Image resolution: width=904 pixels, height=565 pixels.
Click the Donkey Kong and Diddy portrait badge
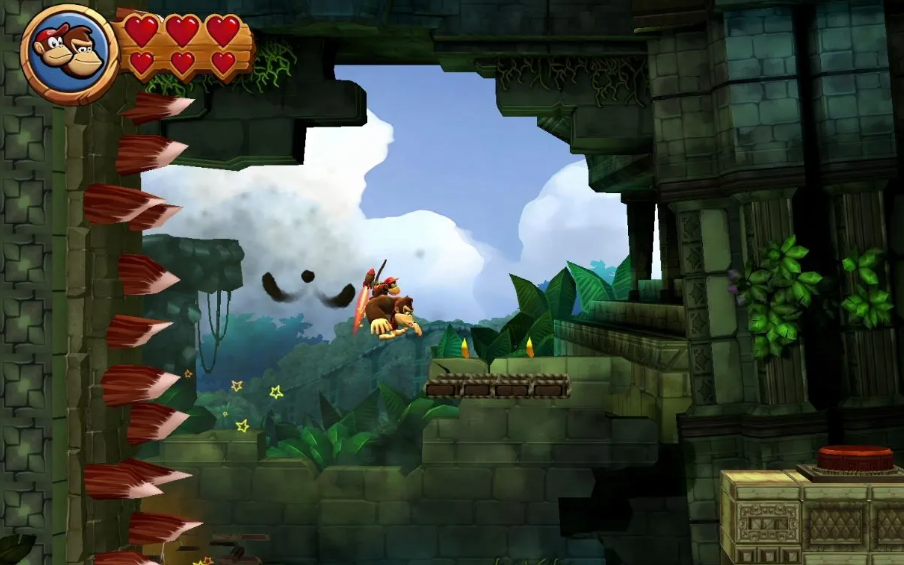(x=69, y=53)
